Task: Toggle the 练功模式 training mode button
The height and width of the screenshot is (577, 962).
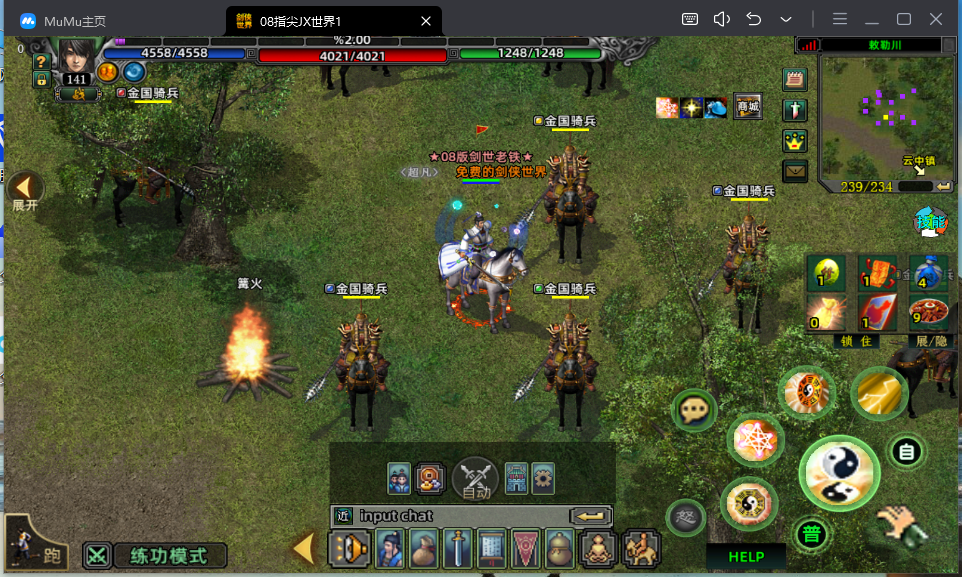Action: [156, 555]
